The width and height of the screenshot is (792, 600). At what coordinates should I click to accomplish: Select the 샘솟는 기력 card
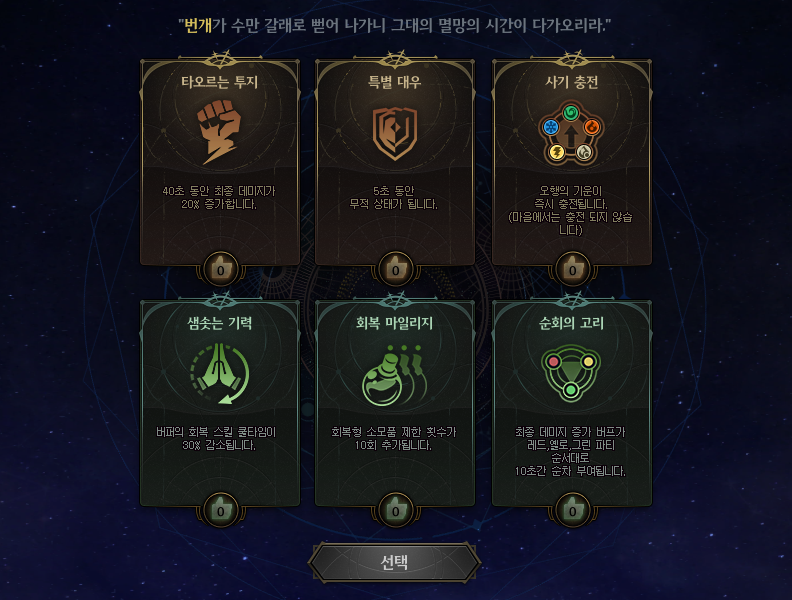pos(220,400)
